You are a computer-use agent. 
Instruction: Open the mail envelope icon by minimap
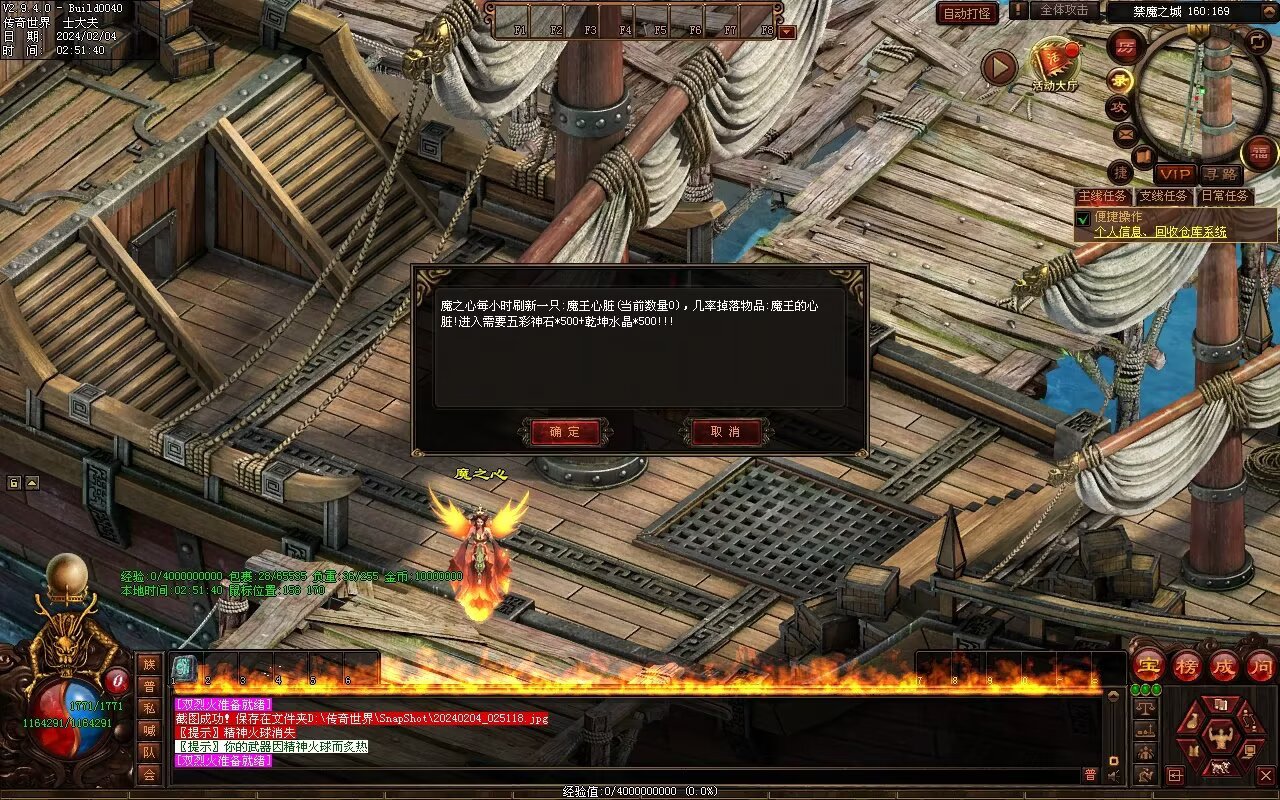[1124, 133]
